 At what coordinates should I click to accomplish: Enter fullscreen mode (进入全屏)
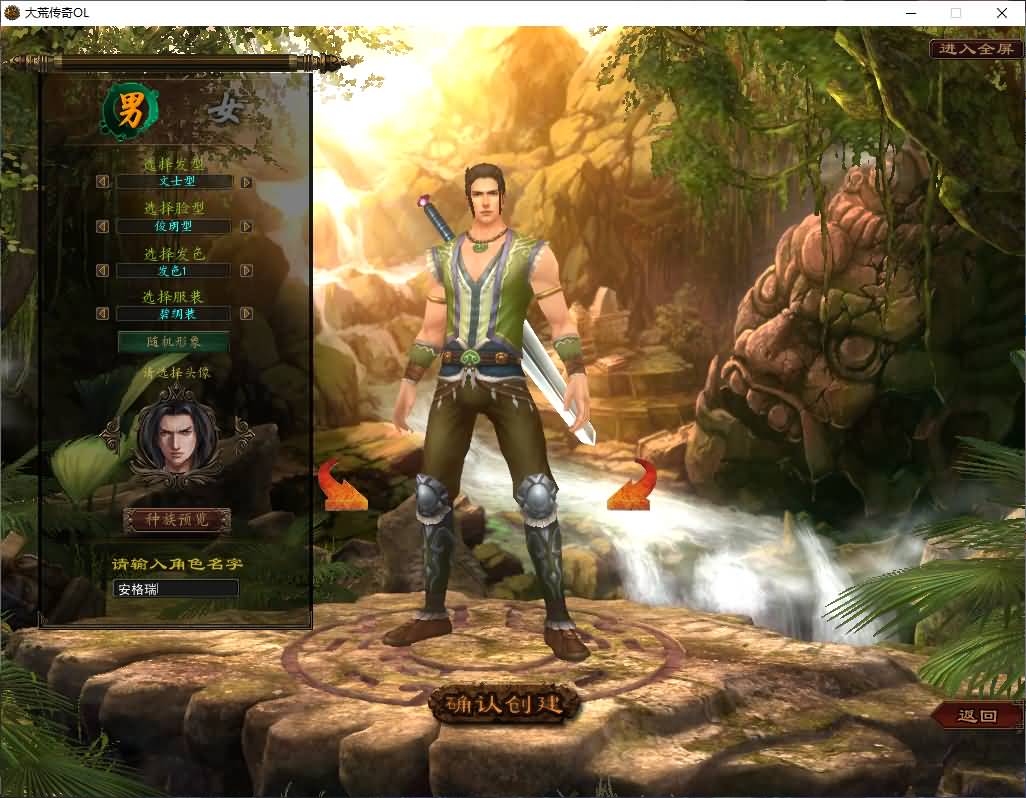[976, 48]
